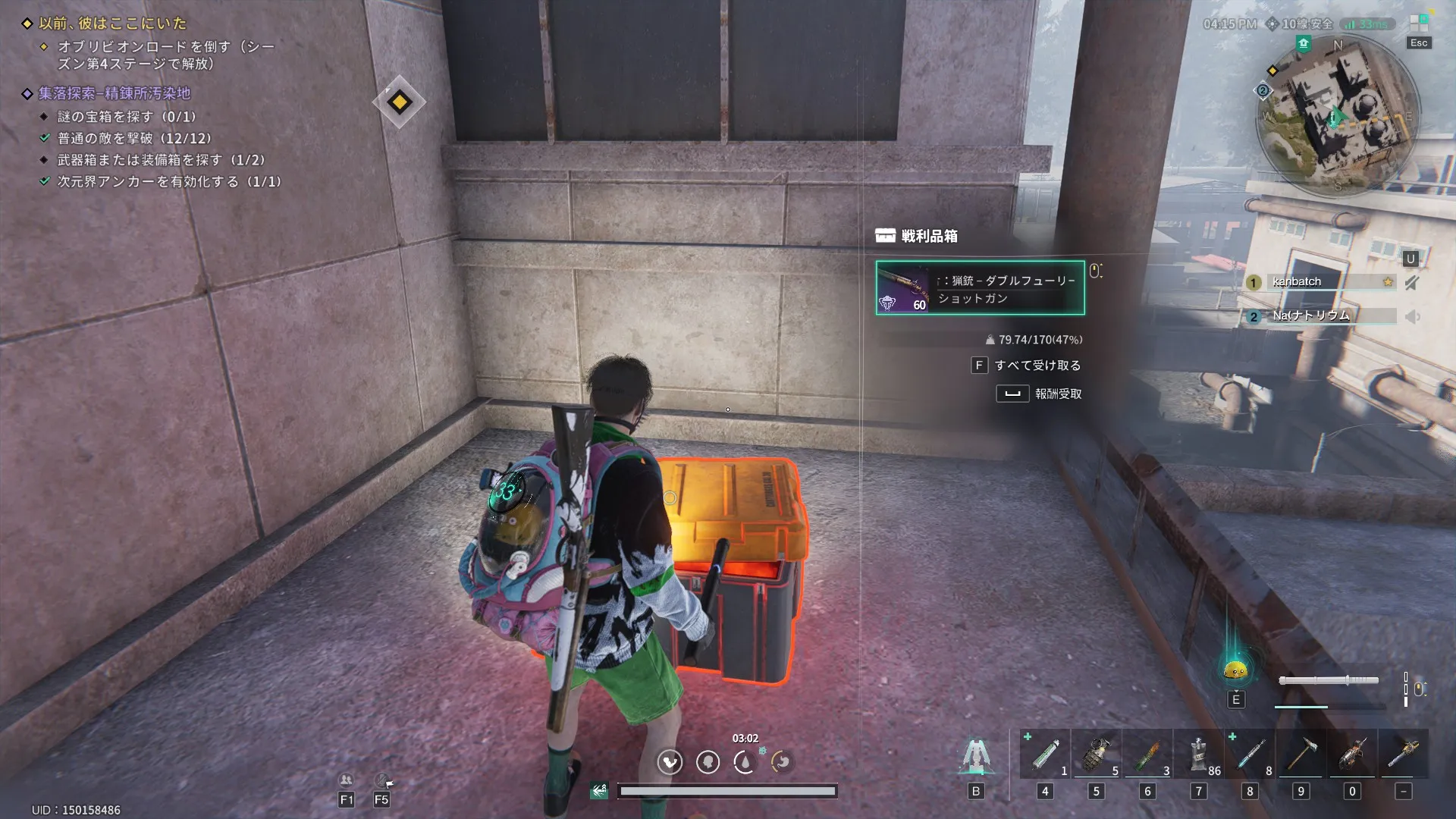1456x819 pixels.
Task: Use the green-white injector hotbar item
Action: (1045, 755)
